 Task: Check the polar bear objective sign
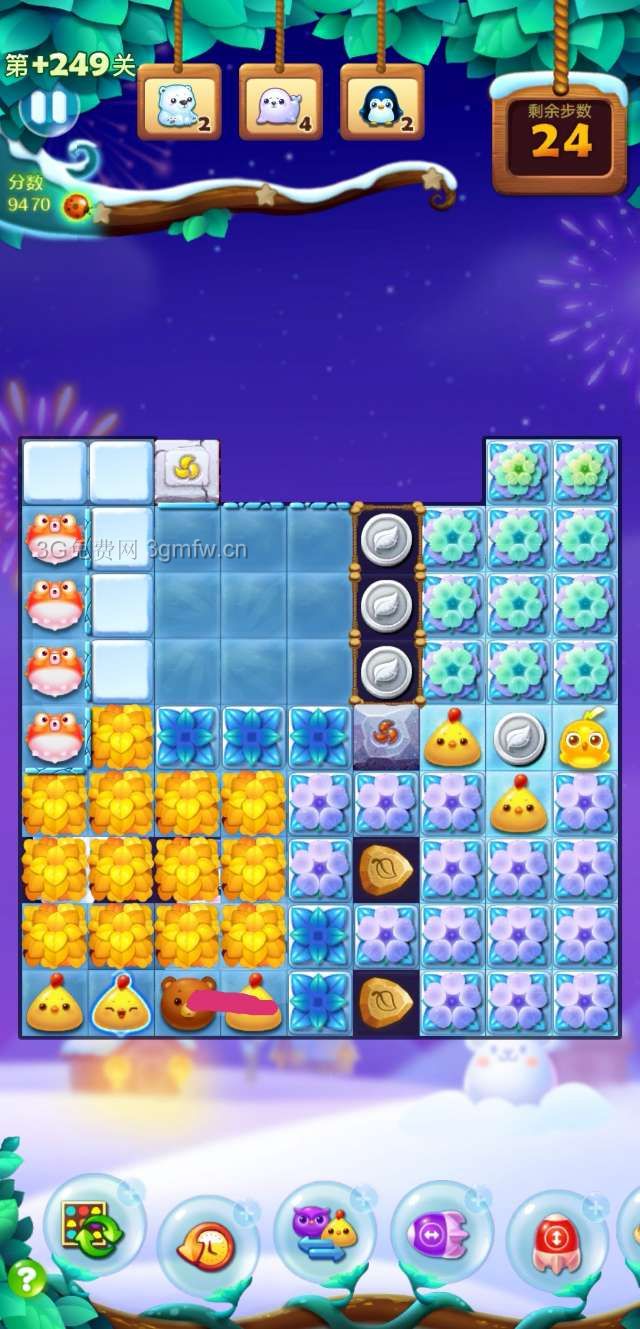coord(179,102)
